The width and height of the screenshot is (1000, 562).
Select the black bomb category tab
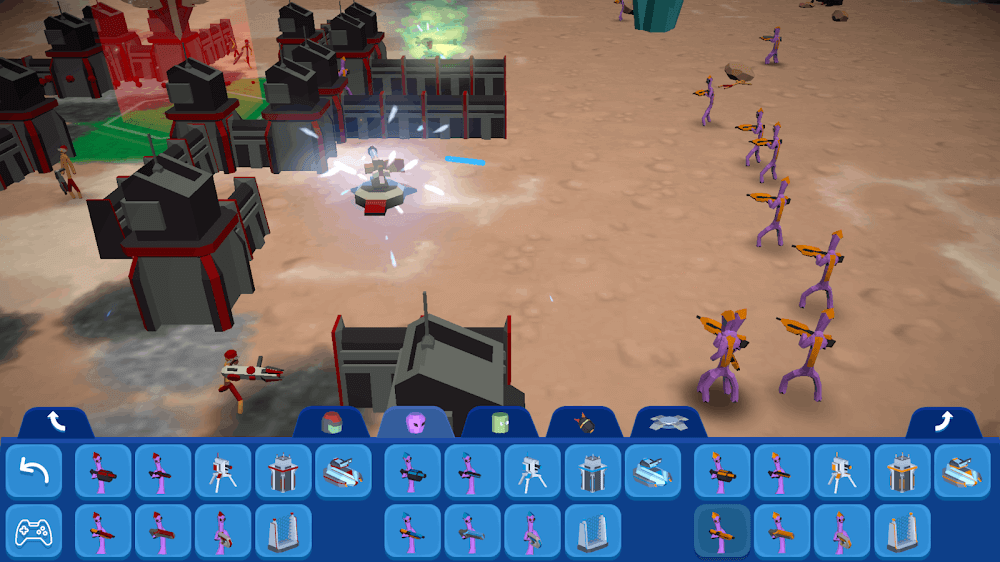pyautogui.click(x=585, y=423)
